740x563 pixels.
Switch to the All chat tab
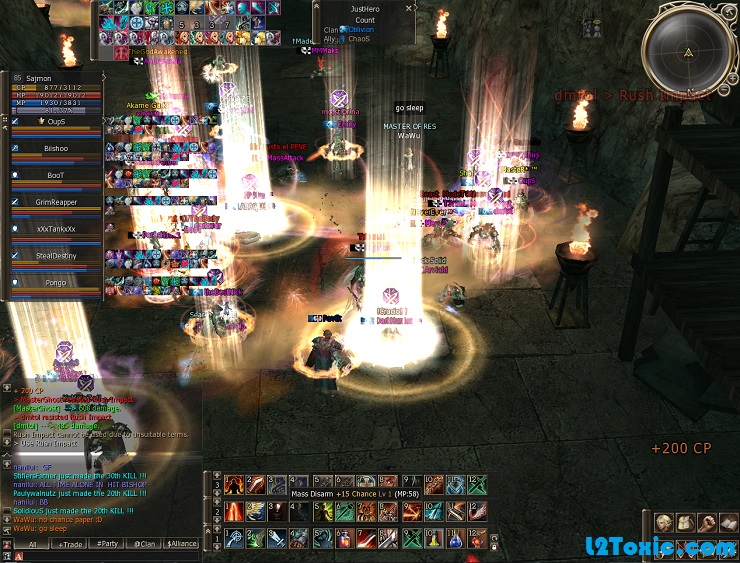[x=32, y=544]
